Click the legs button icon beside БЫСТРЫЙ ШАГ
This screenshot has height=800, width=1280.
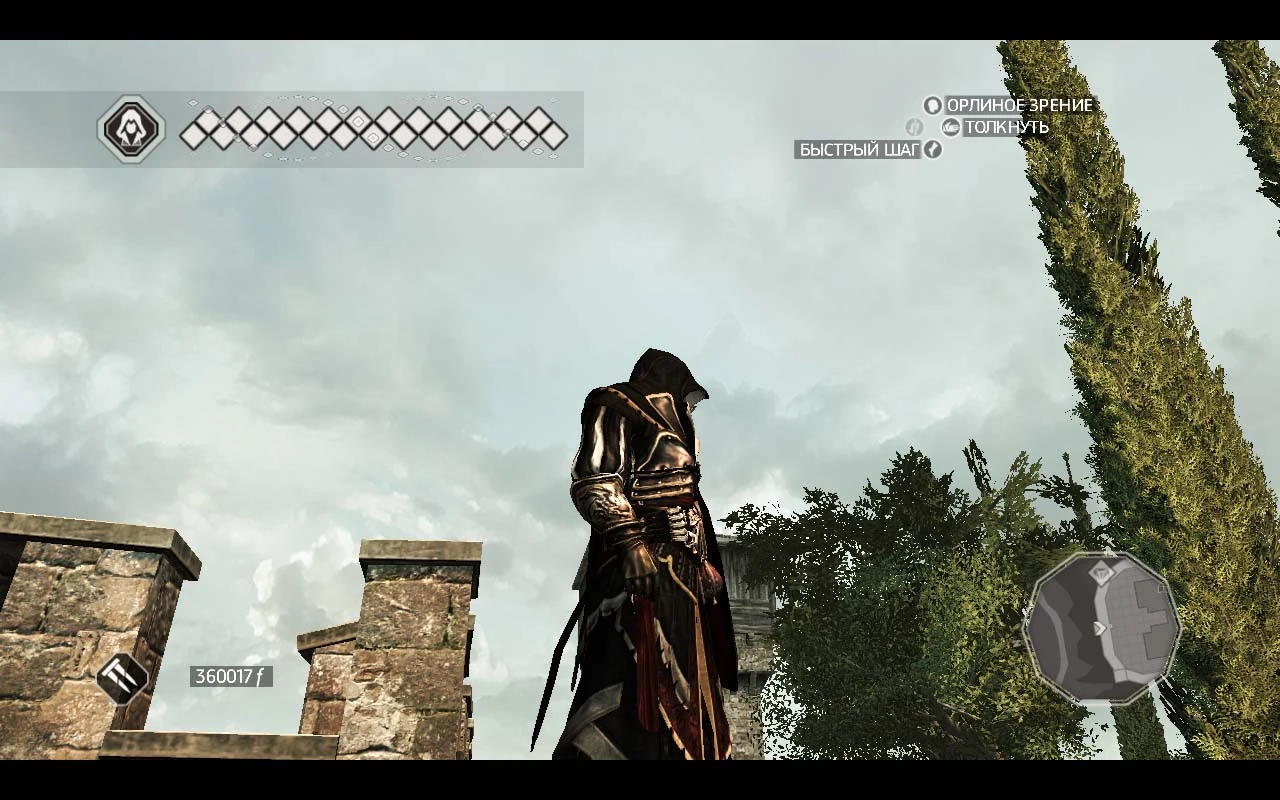[x=934, y=150]
